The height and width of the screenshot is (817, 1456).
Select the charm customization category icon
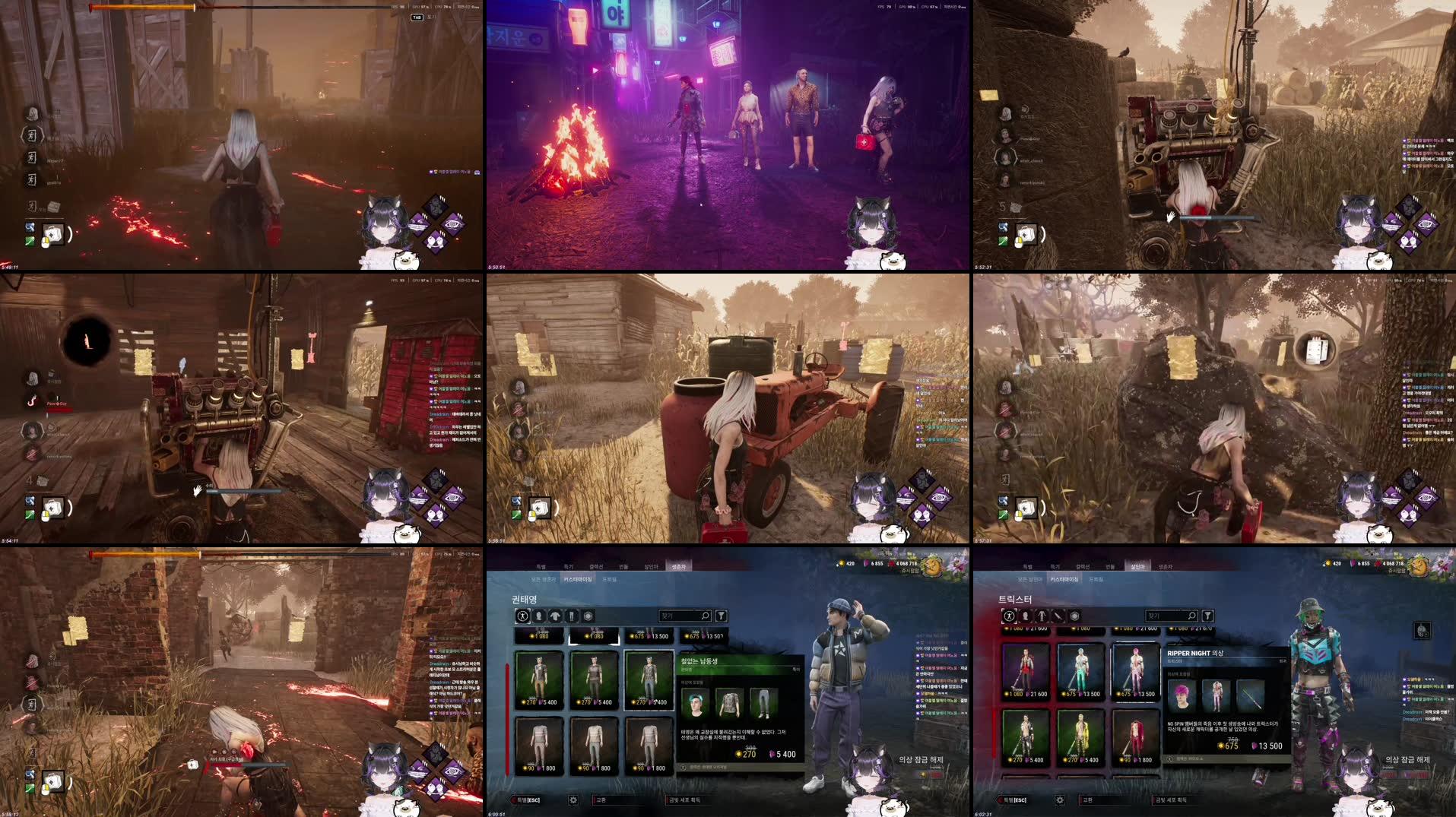(588, 616)
